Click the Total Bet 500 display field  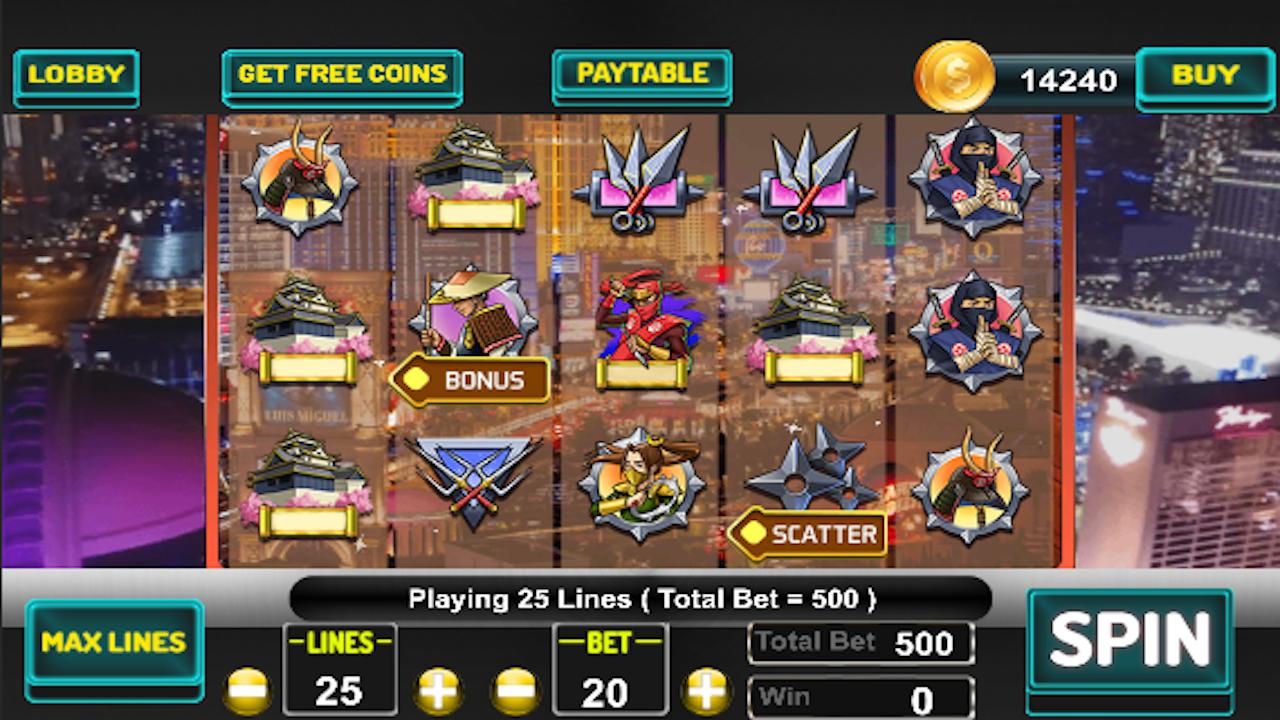pyautogui.click(x=860, y=643)
